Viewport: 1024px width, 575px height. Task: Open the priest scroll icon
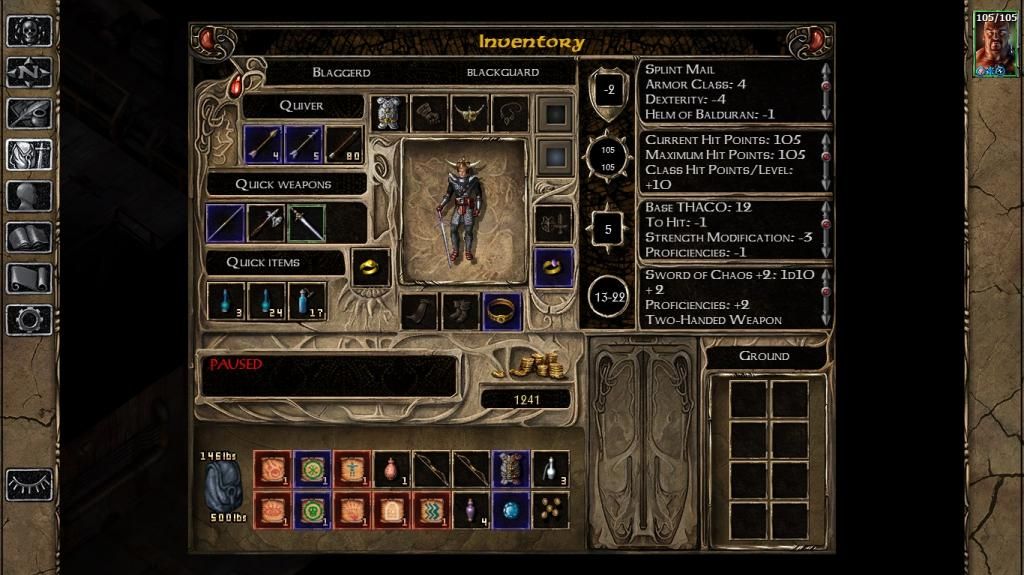29,278
